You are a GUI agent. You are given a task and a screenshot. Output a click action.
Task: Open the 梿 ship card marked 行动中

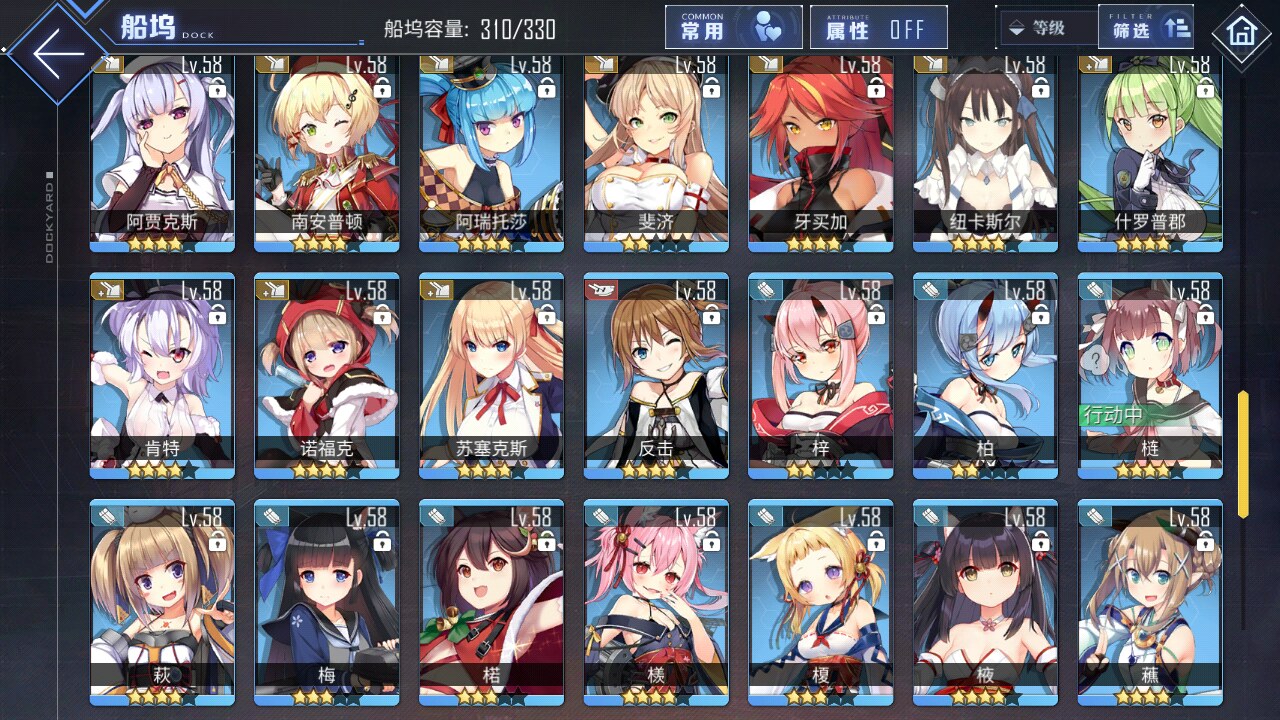1150,375
